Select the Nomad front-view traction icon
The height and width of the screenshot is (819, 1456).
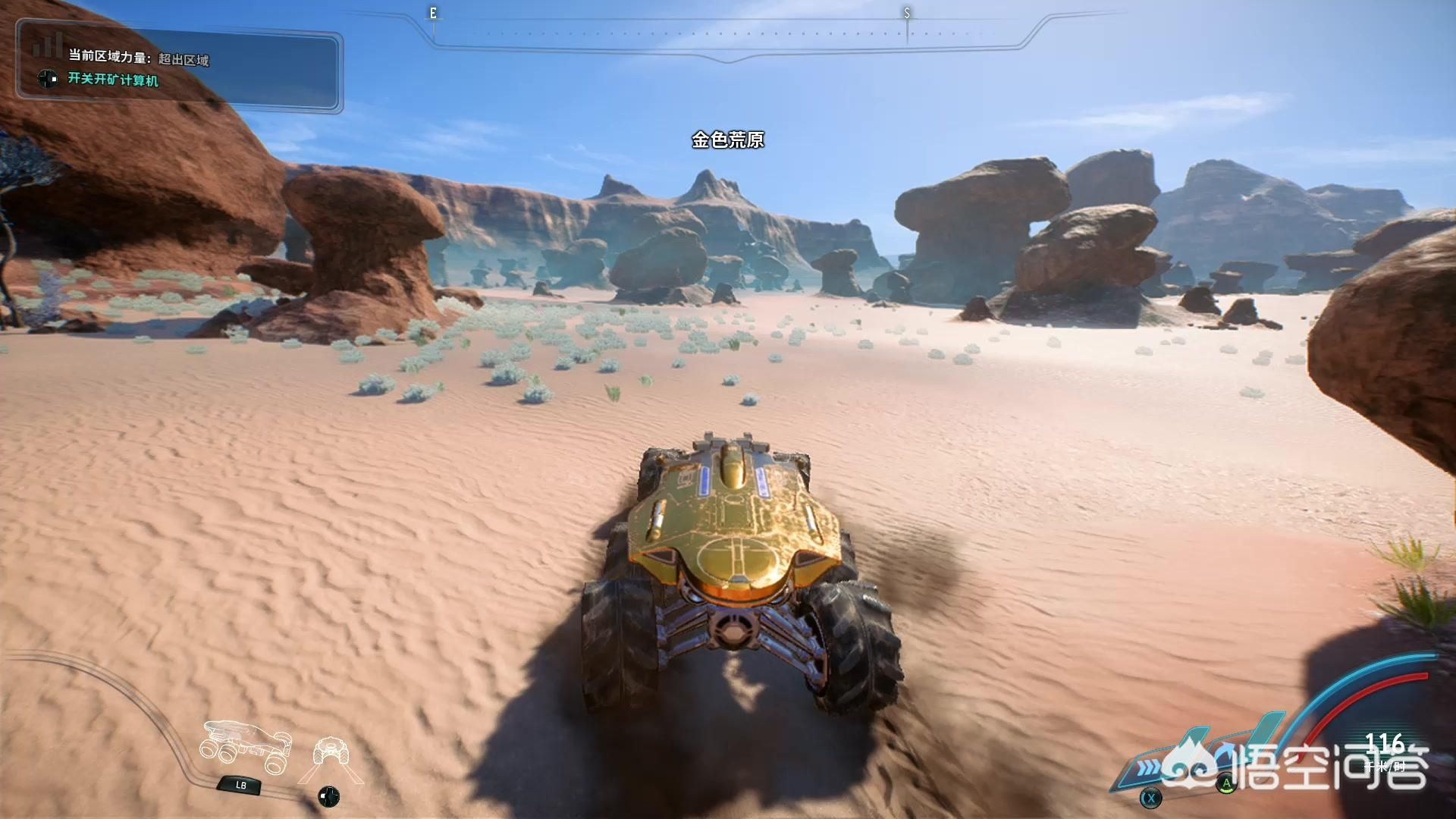pos(331,752)
